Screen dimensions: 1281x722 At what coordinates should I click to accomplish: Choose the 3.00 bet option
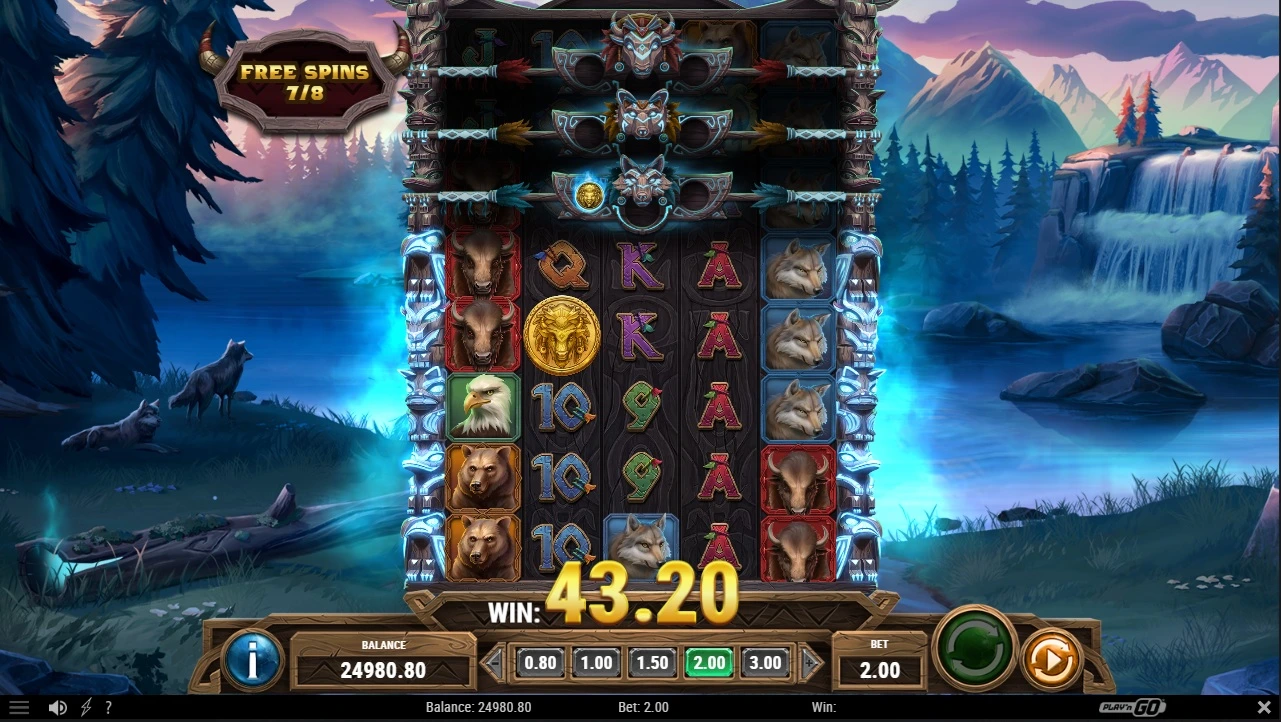click(x=765, y=662)
